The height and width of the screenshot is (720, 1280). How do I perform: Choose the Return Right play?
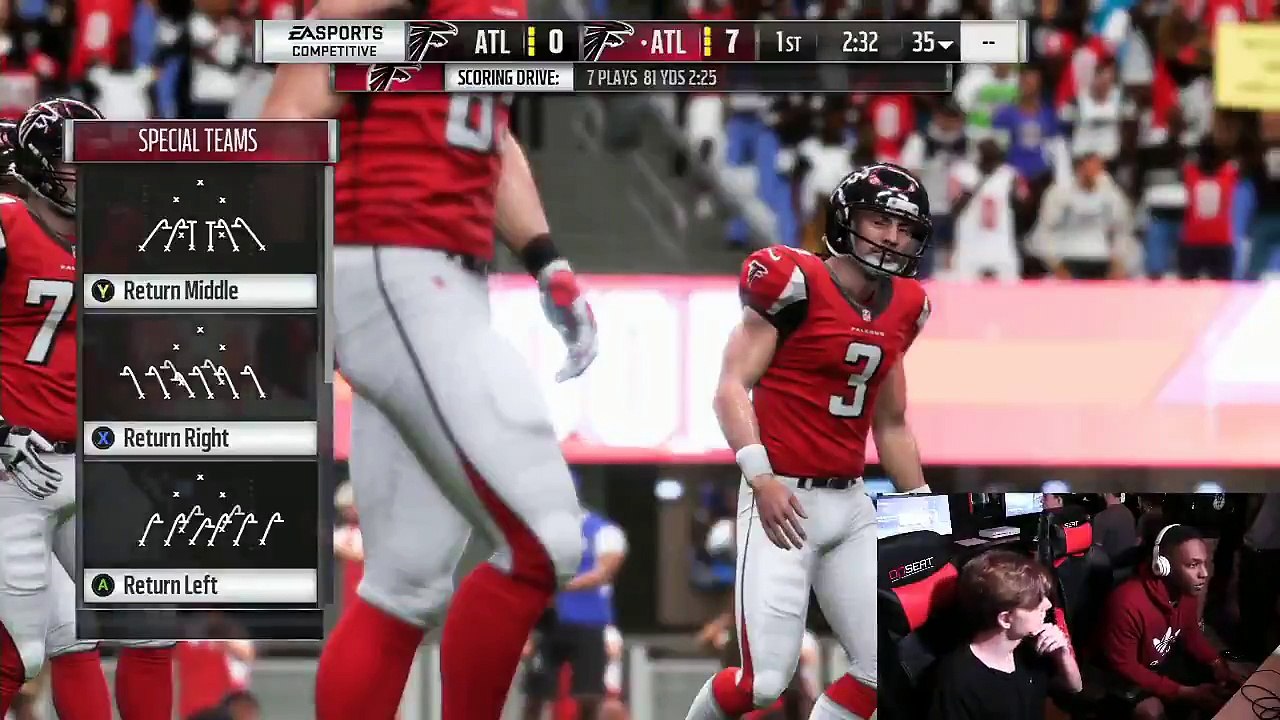(x=200, y=438)
